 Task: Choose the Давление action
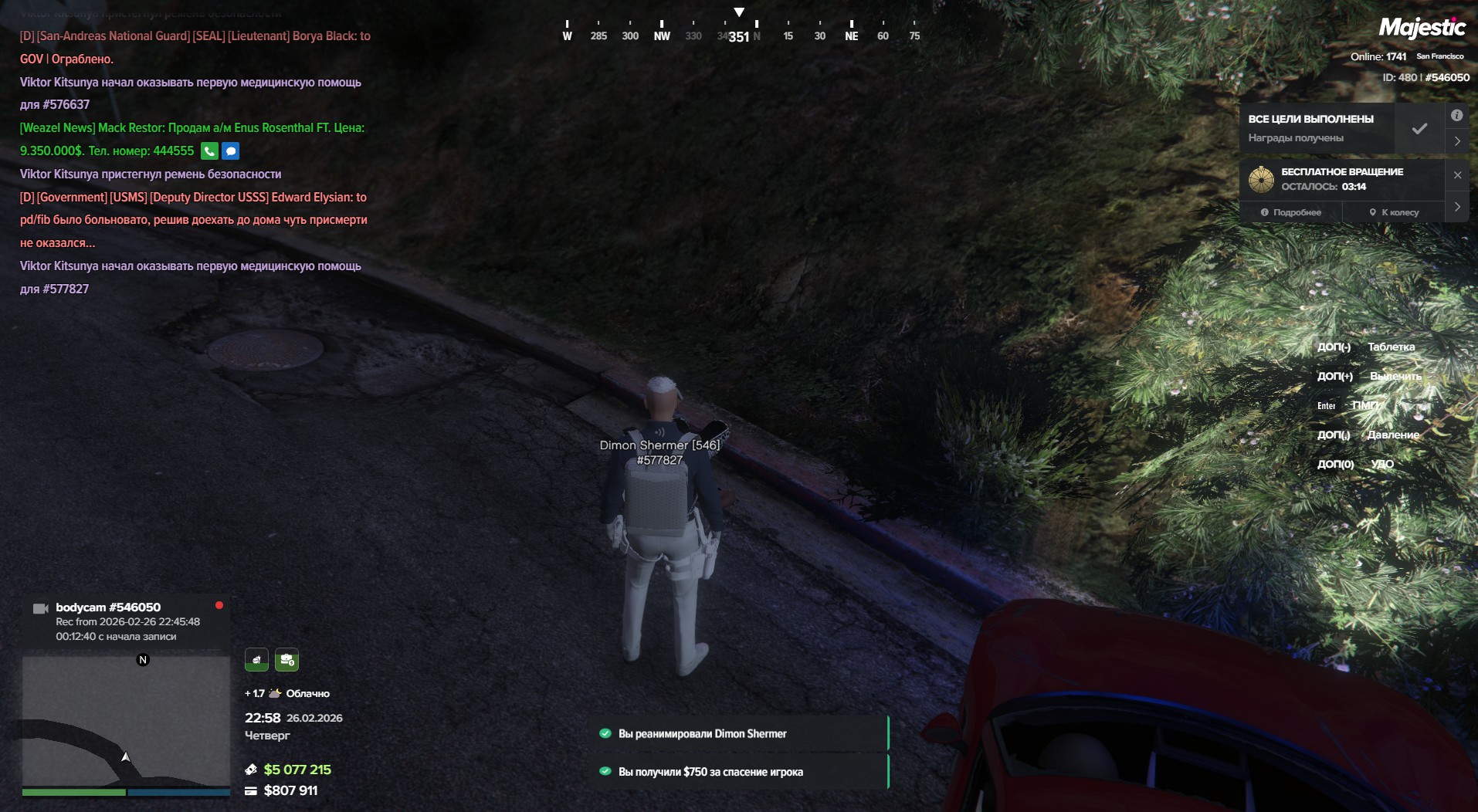pyautogui.click(x=1393, y=435)
